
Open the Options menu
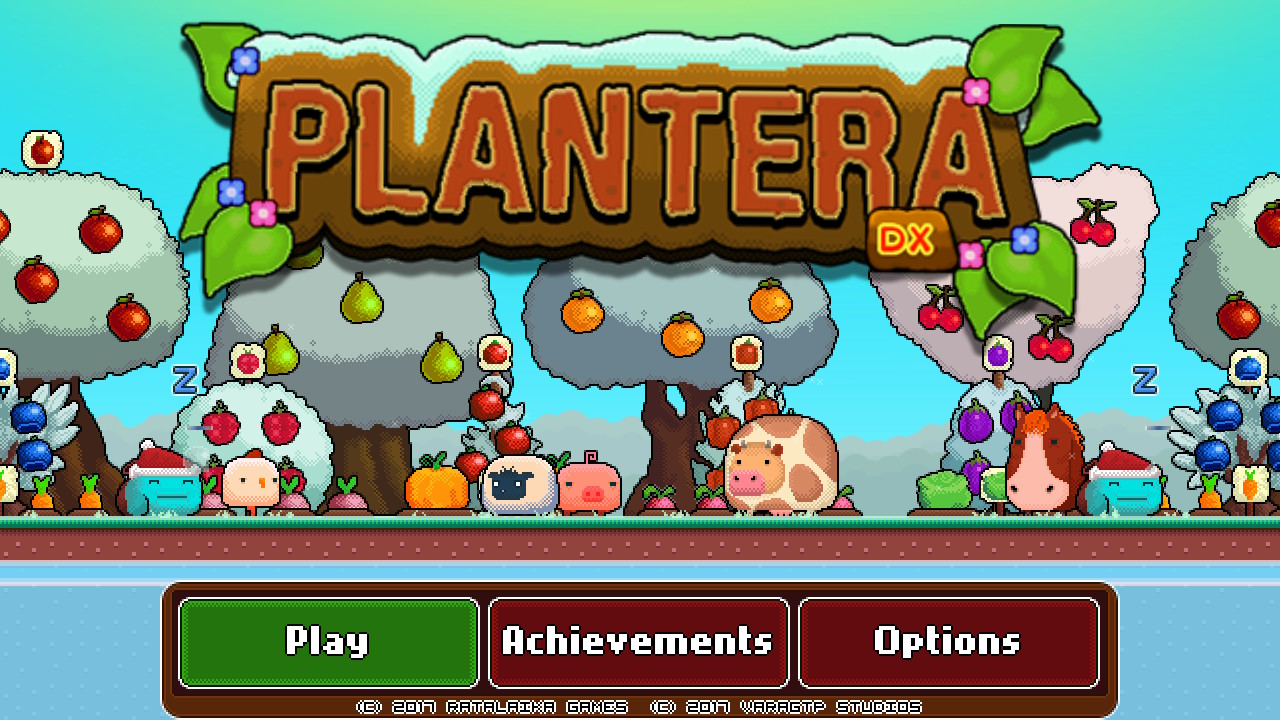click(x=948, y=641)
